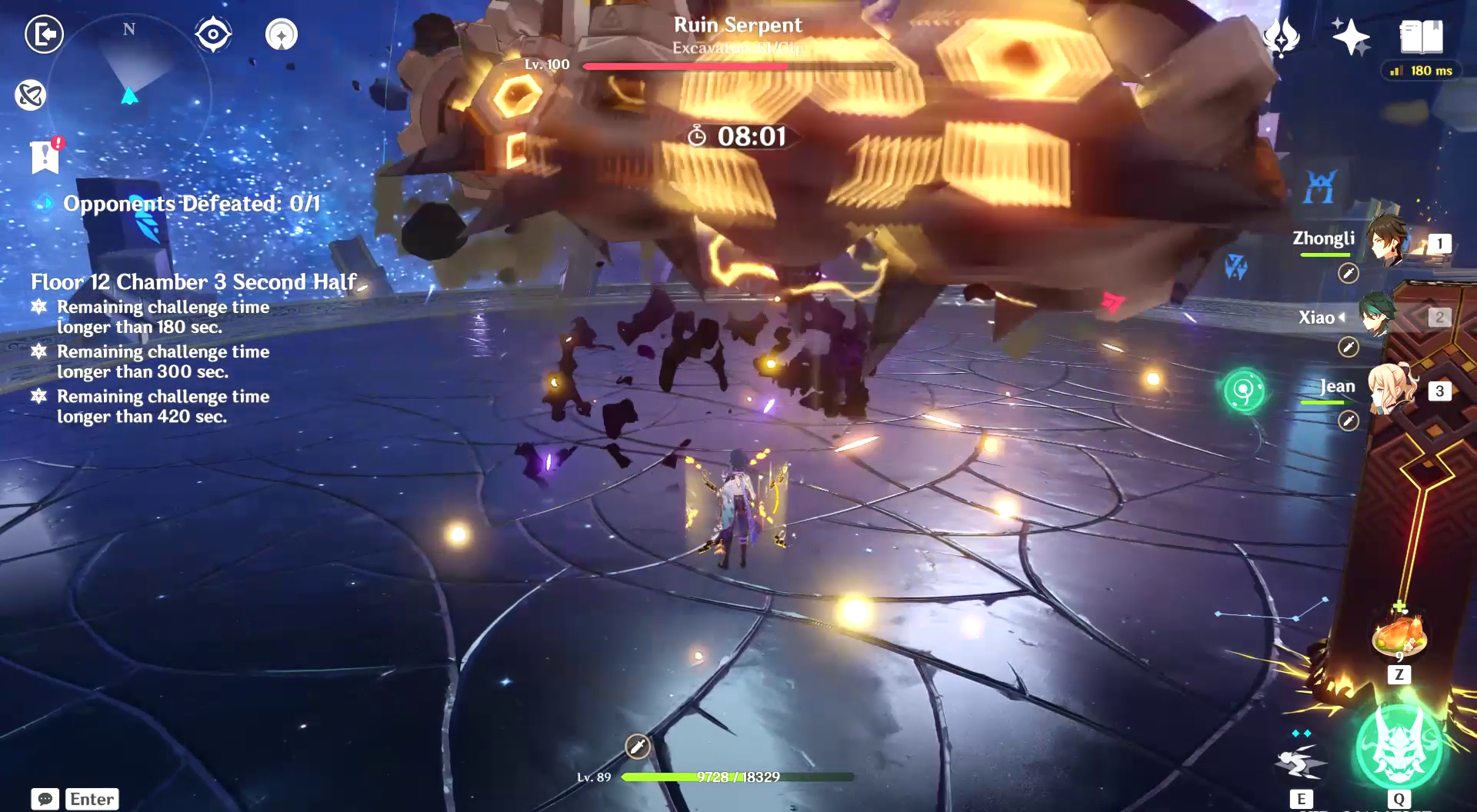
Task: Click the leave-challenge exit door icon
Action: pos(45,35)
